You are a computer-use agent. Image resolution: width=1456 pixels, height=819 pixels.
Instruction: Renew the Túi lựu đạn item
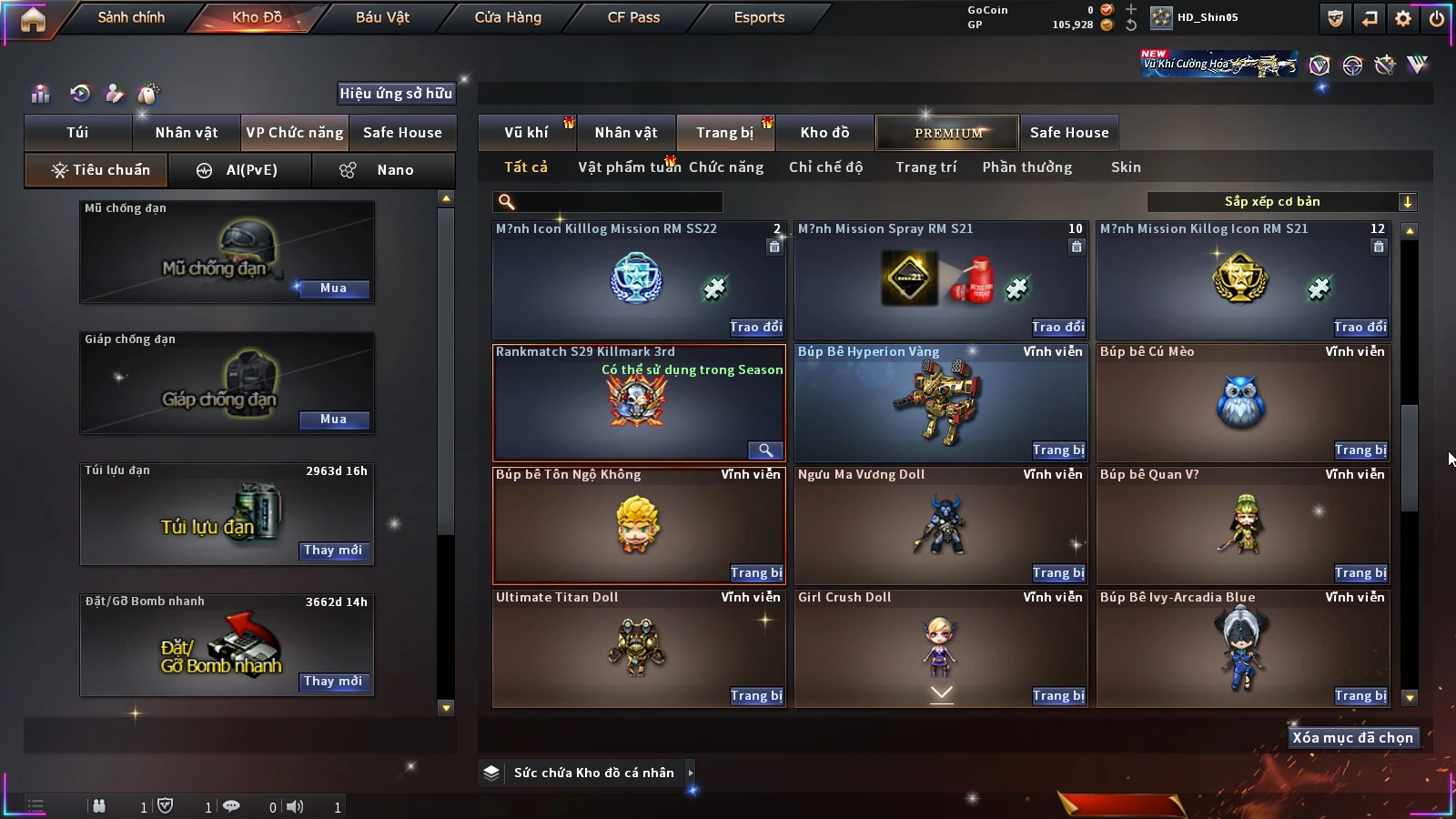(x=333, y=551)
